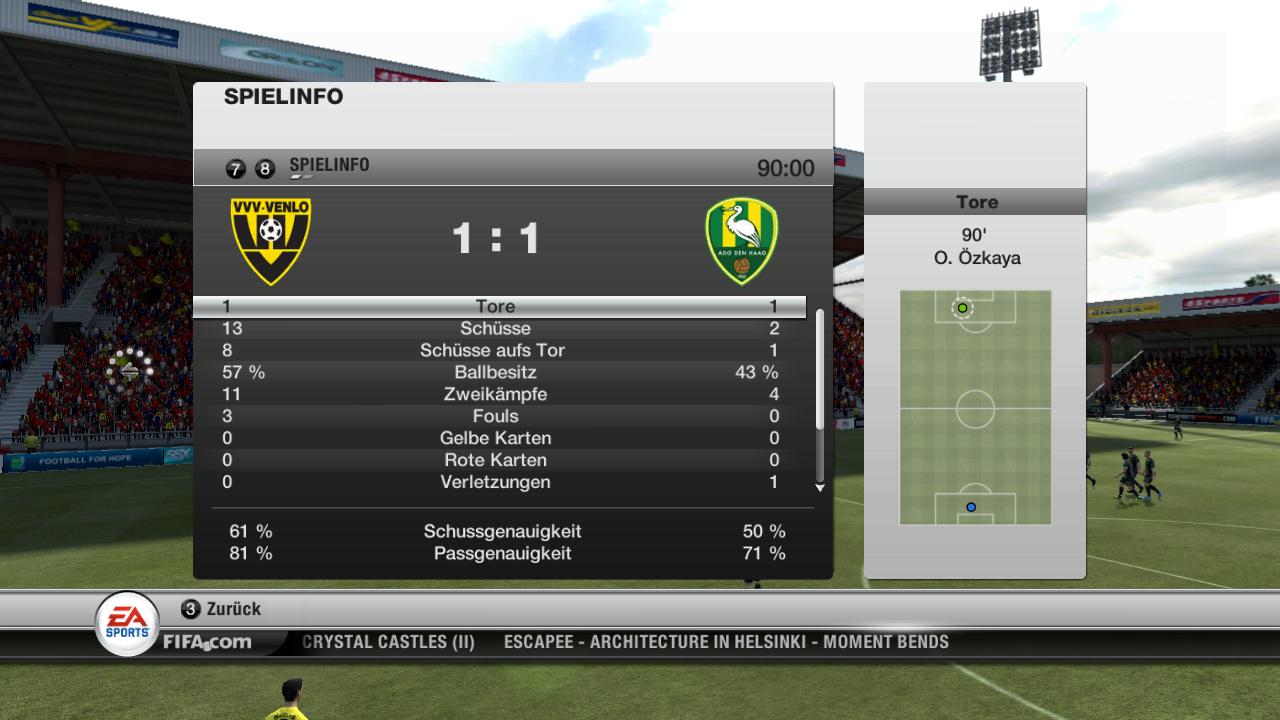Select the Schüsse stat row
This screenshot has width=1280, height=720.
point(497,328)
